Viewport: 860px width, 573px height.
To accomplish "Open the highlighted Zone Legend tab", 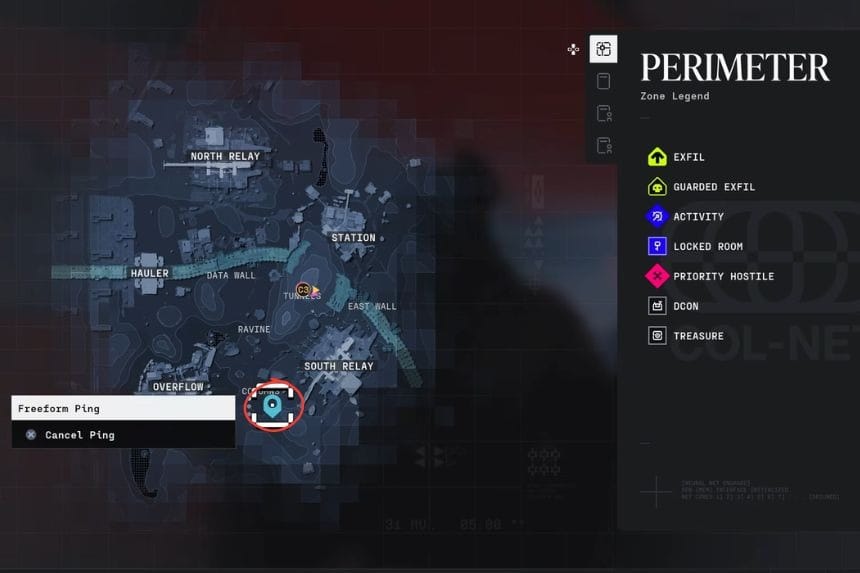I will pyautogui.click(x=603, y=49).
